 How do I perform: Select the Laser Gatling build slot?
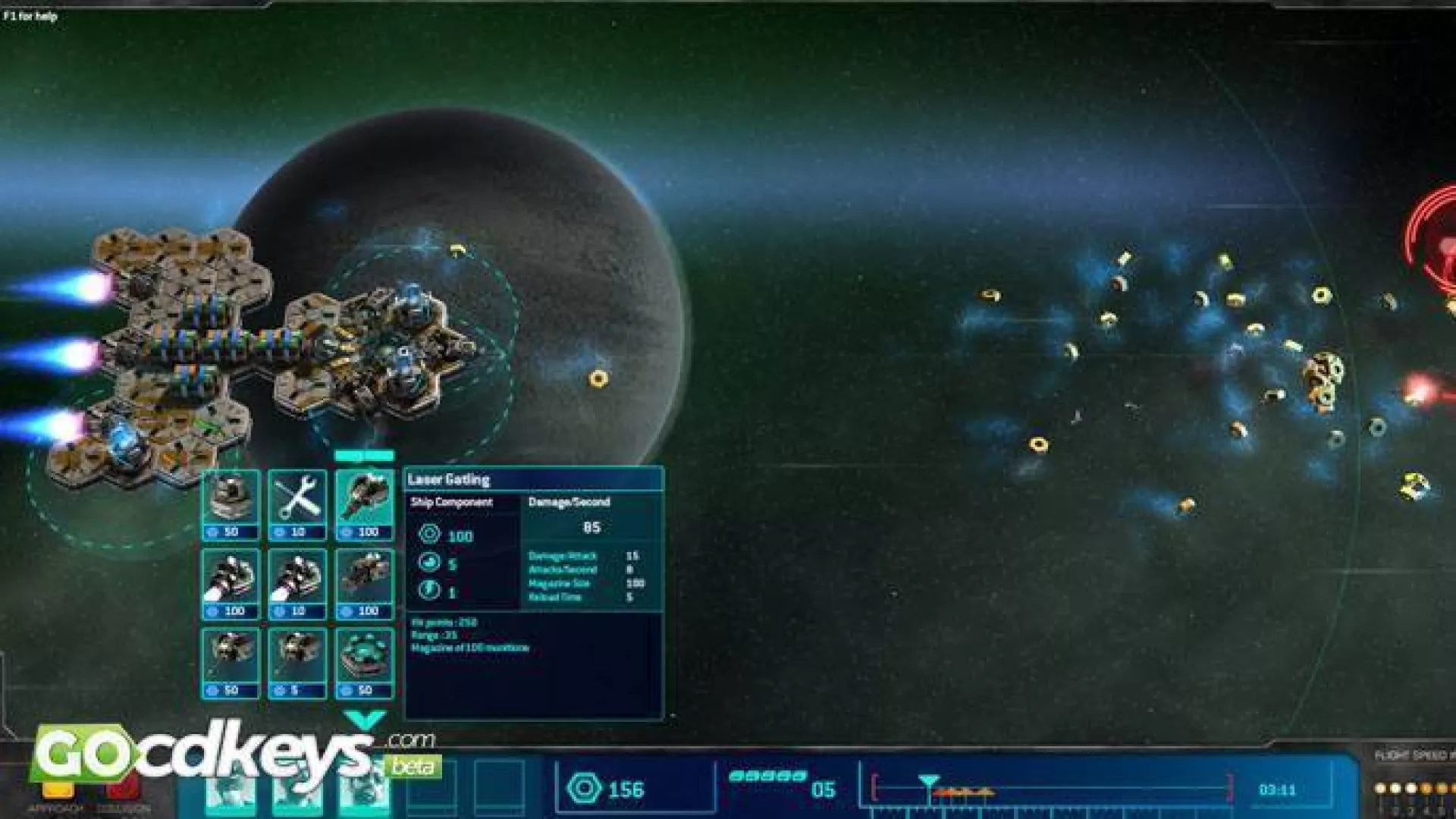(x=365, y=504)
